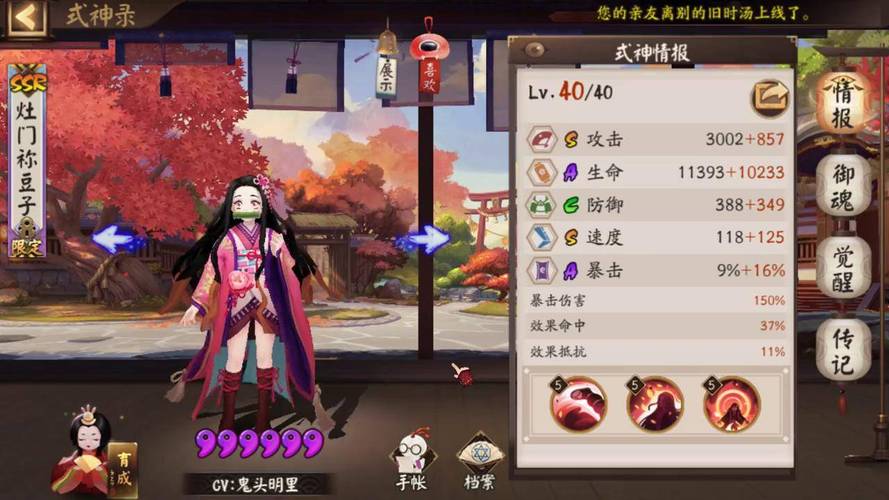Screen dimensions: 889x500
Task: Show the 传记 biography tab
Action: (x=842, y=350)
